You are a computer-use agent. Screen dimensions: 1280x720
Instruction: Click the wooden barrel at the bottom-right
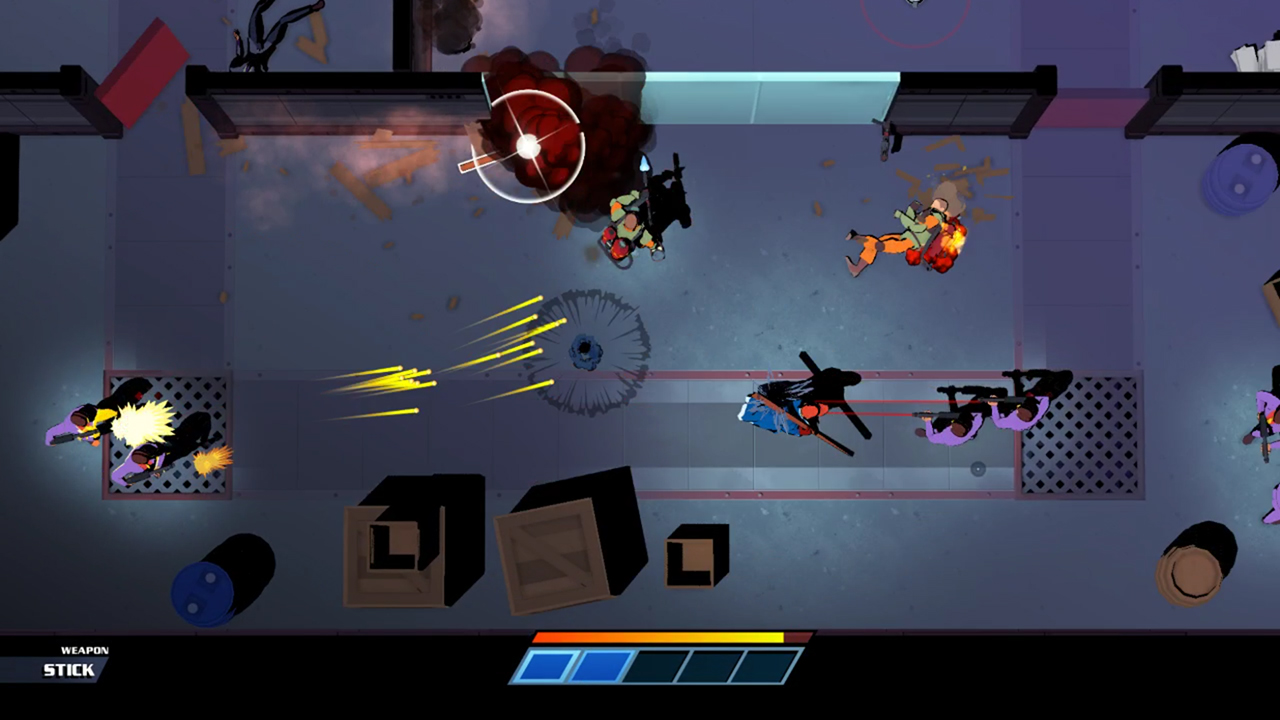pos(1195,575)
